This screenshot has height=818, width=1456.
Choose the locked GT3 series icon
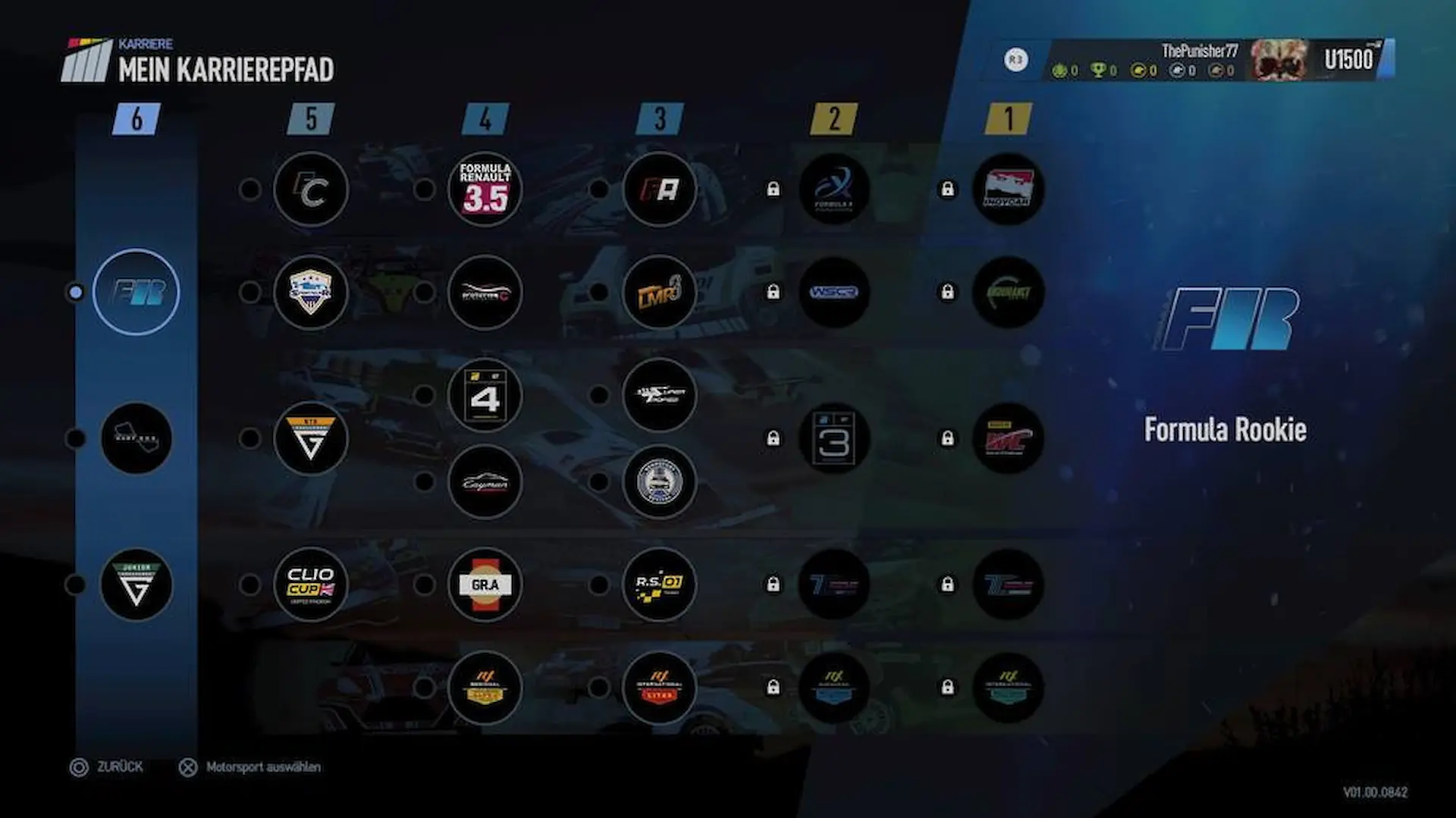(x=834, y=438)
